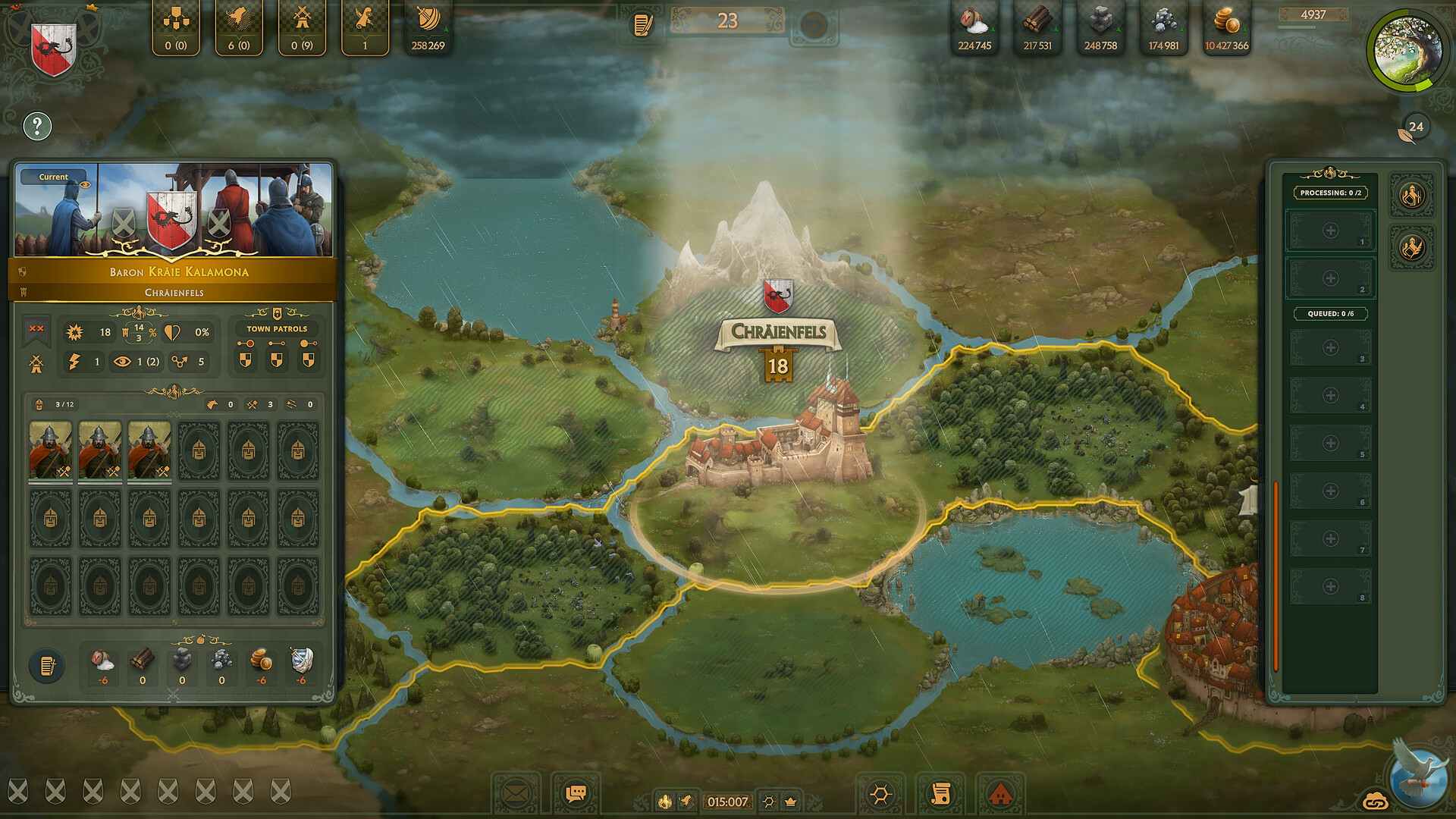Add to processing slot number 1
Image resolution: width=1456 pixels, height=819 pixels.
[1330, 231]
